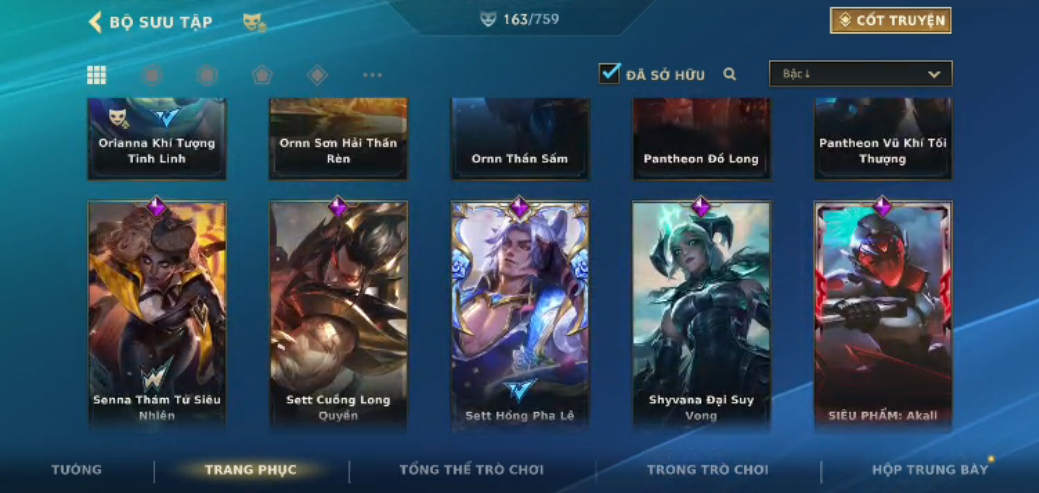The height and width of the screenshot is (493, 1039).
Task: Switch to the Tổng Thể Trò Chơi tab
Action: [471, 470]
